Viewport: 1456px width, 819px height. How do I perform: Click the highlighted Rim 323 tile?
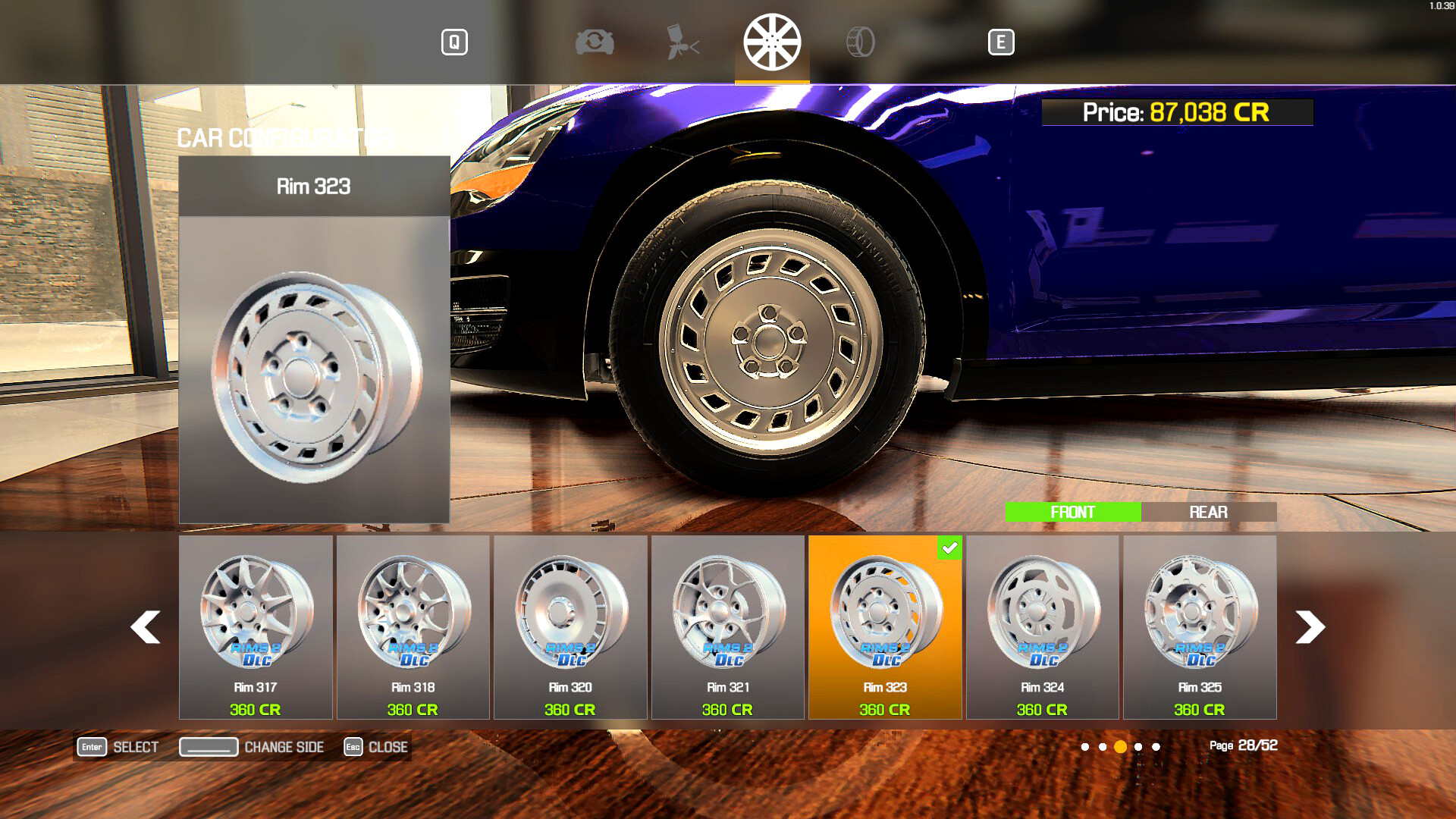(885, 626)
